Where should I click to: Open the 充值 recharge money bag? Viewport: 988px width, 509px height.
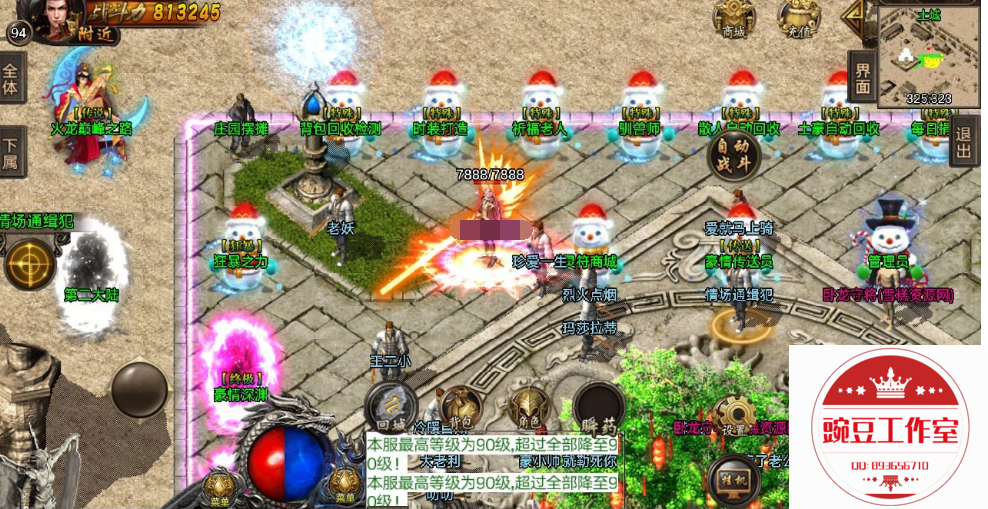[798, 18]
